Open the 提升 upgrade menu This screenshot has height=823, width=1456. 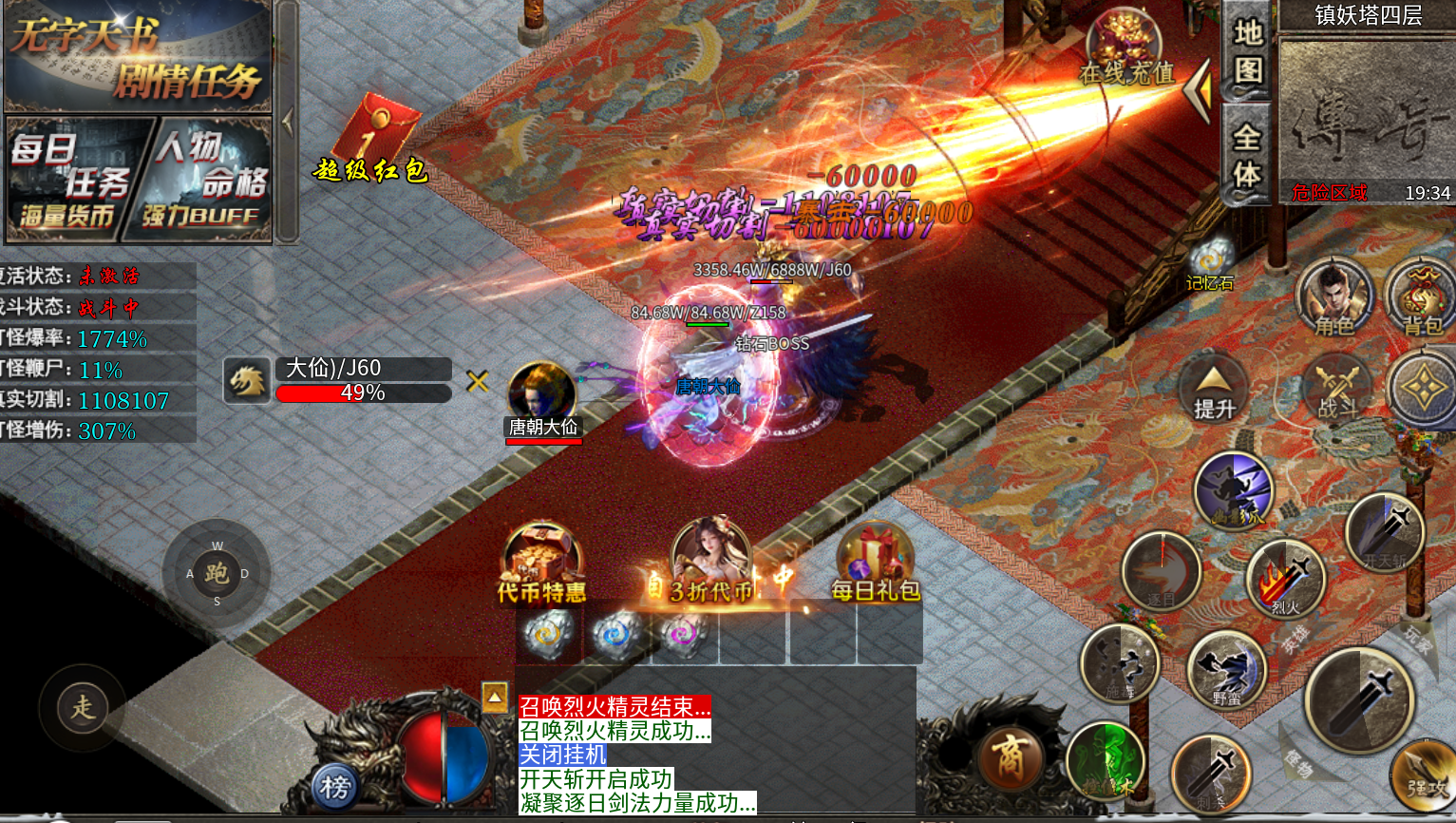pyautogui.click(x=1214, y=390)
